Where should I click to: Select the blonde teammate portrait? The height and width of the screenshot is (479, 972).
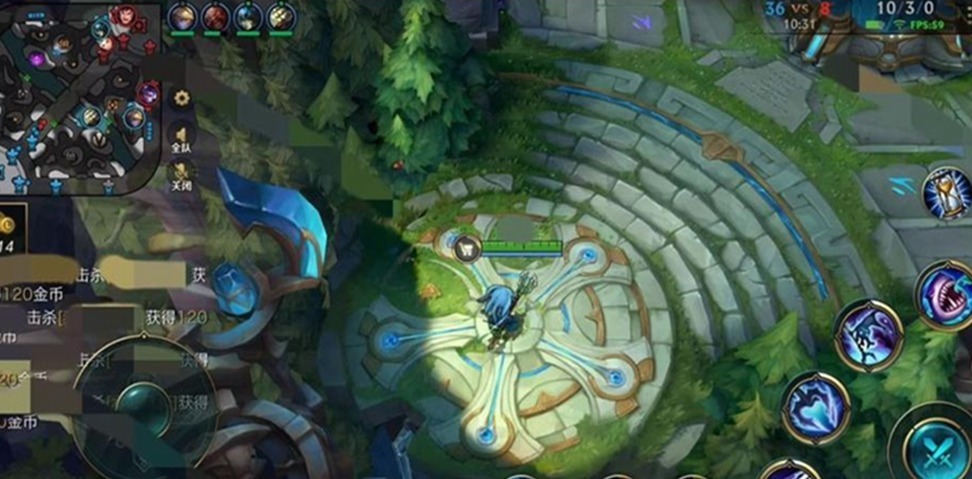coord(182,17)
